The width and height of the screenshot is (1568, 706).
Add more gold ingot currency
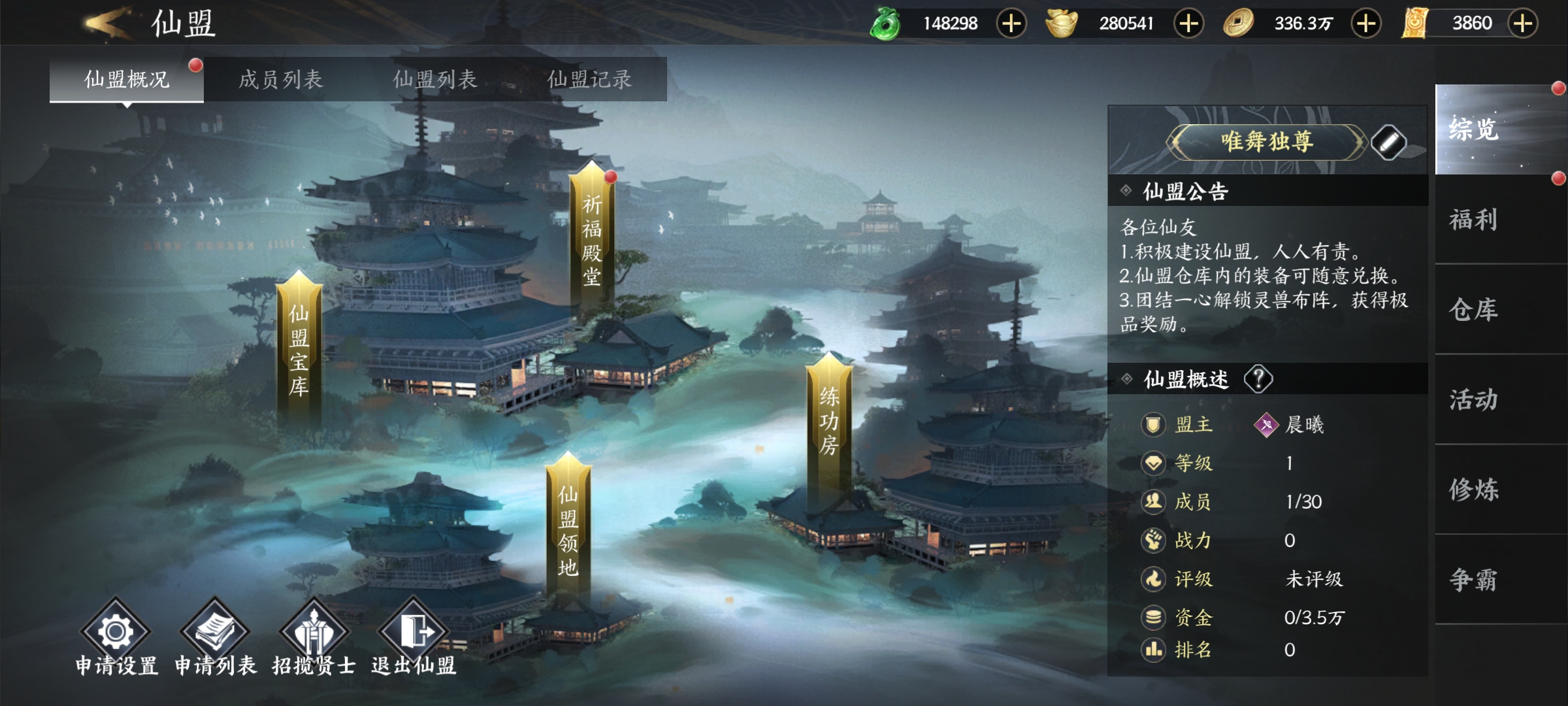(x=1188, y=24)
